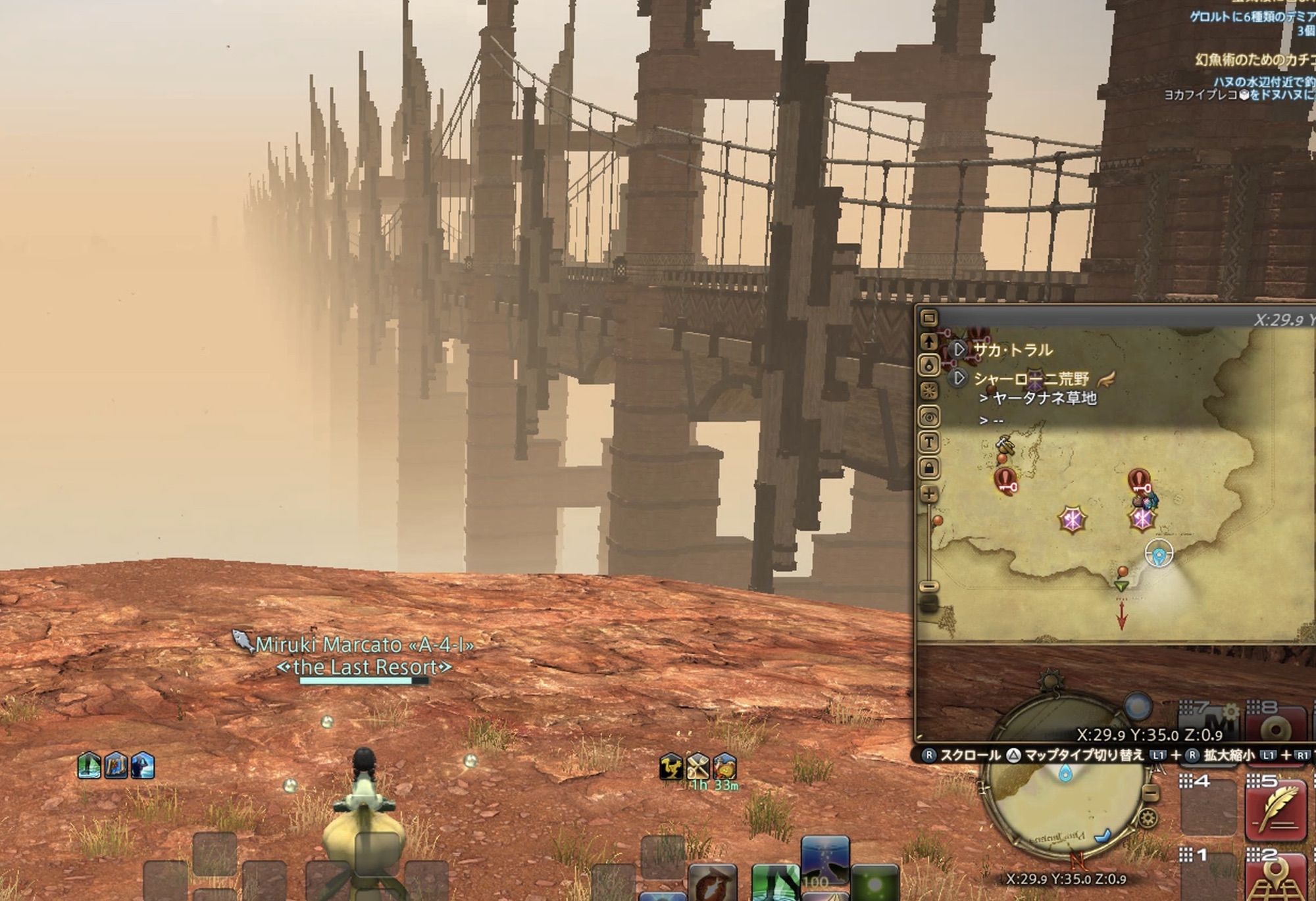Image resolution: width=1316 pixels, height=901 pixels.
Task: Toggle the map lock padlock button
Action: click(929, 468)
